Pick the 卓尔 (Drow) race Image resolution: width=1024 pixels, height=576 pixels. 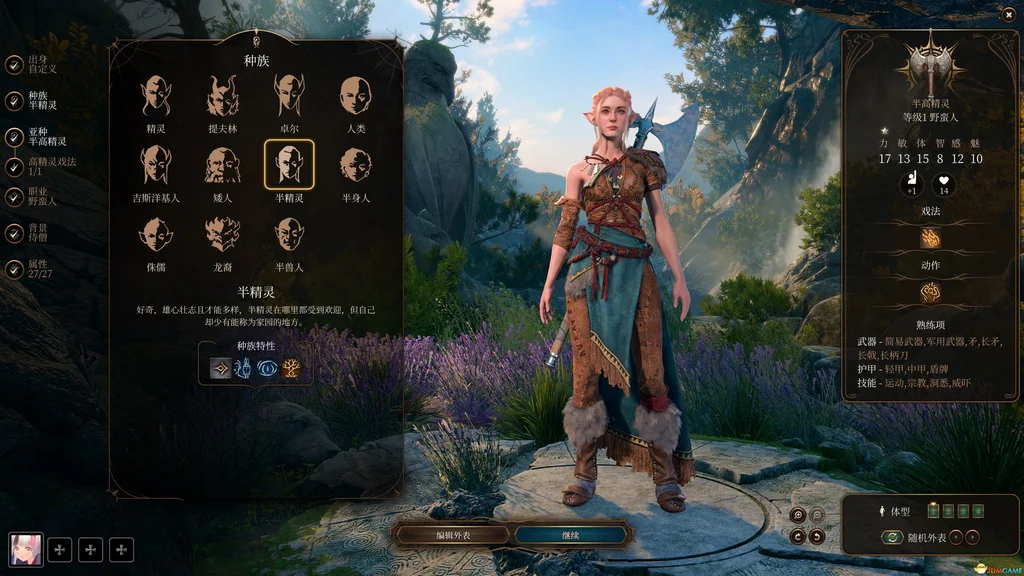click(289, 96)
